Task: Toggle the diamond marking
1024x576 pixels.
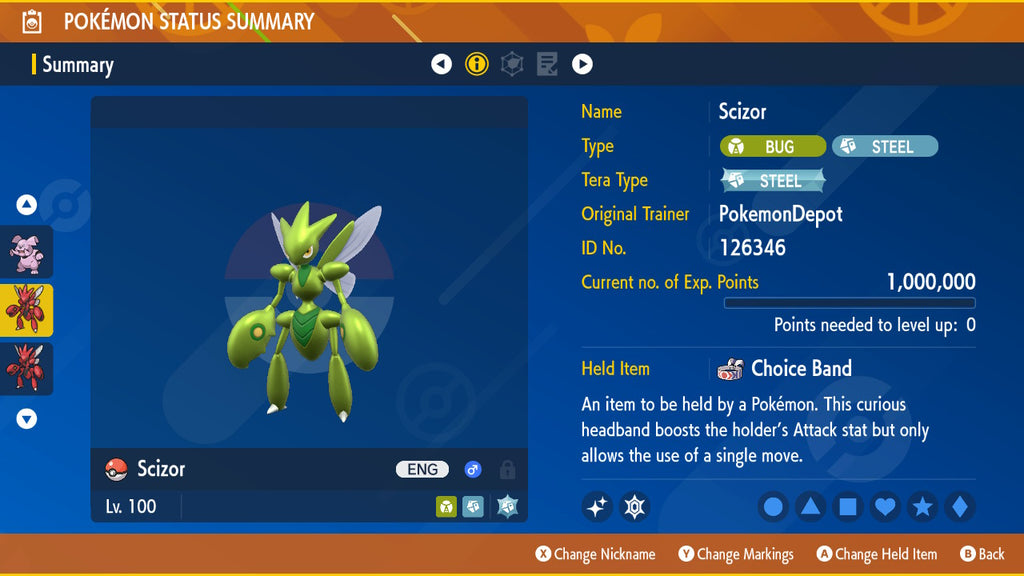Action: (x=959, y=507)
